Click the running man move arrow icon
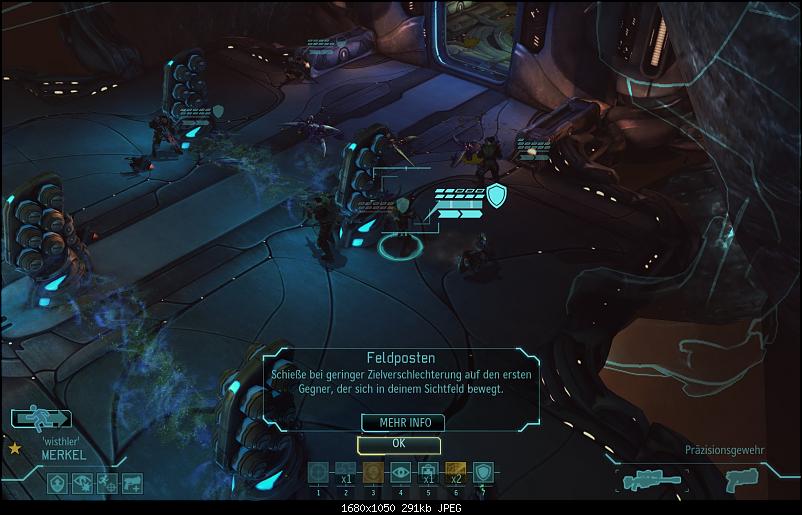Screen dimensions: 802x515 tap(42, 419)
